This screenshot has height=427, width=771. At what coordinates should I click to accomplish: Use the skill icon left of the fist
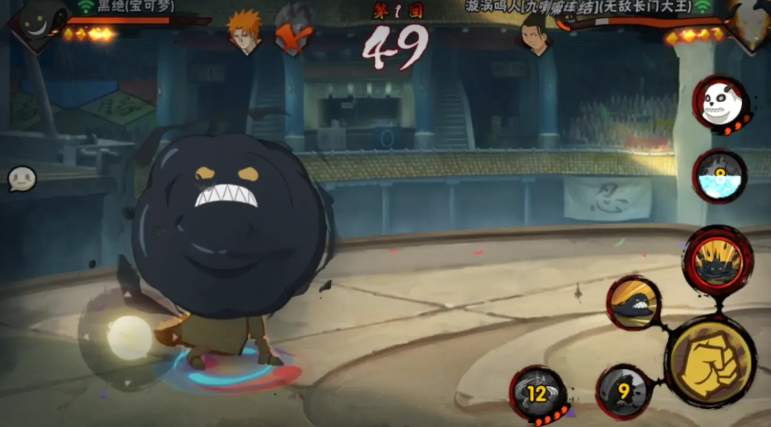[x=635, y=303]
